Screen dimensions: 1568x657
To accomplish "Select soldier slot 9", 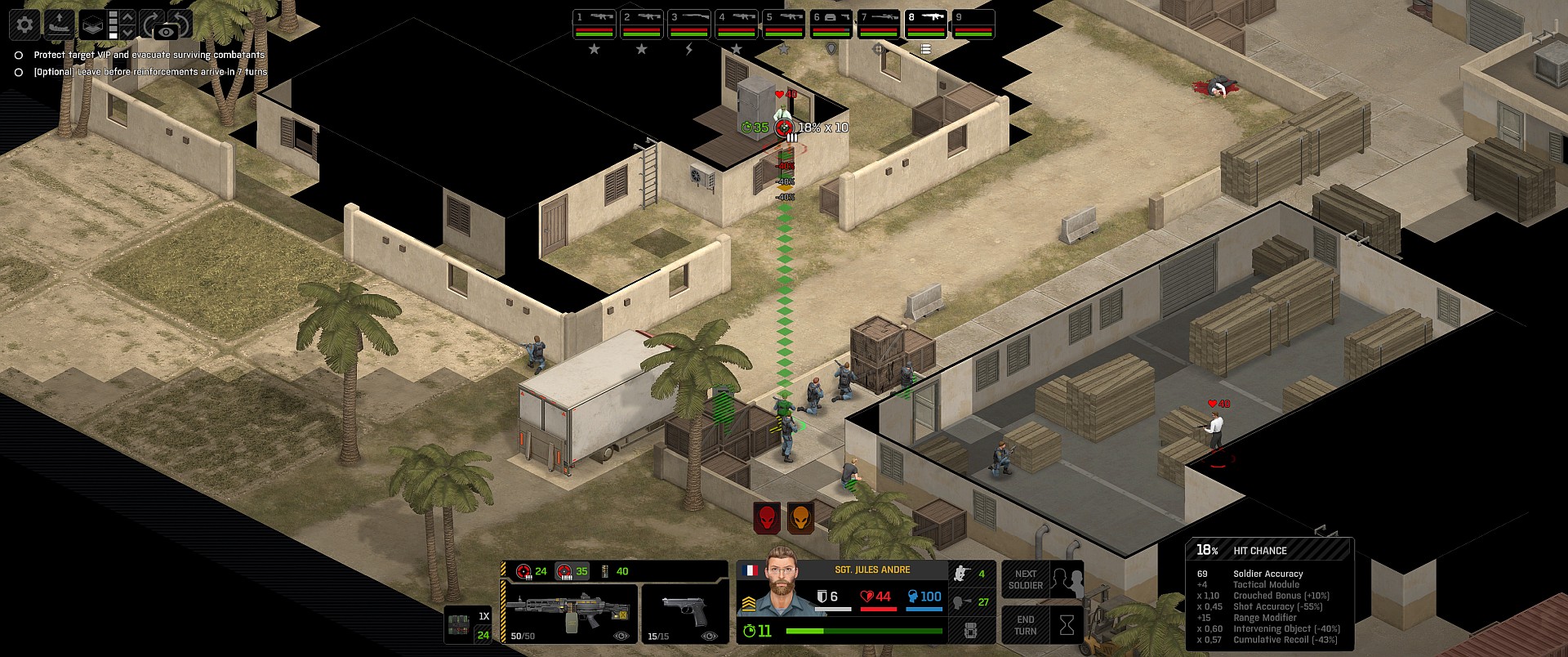I will [973, 24].
